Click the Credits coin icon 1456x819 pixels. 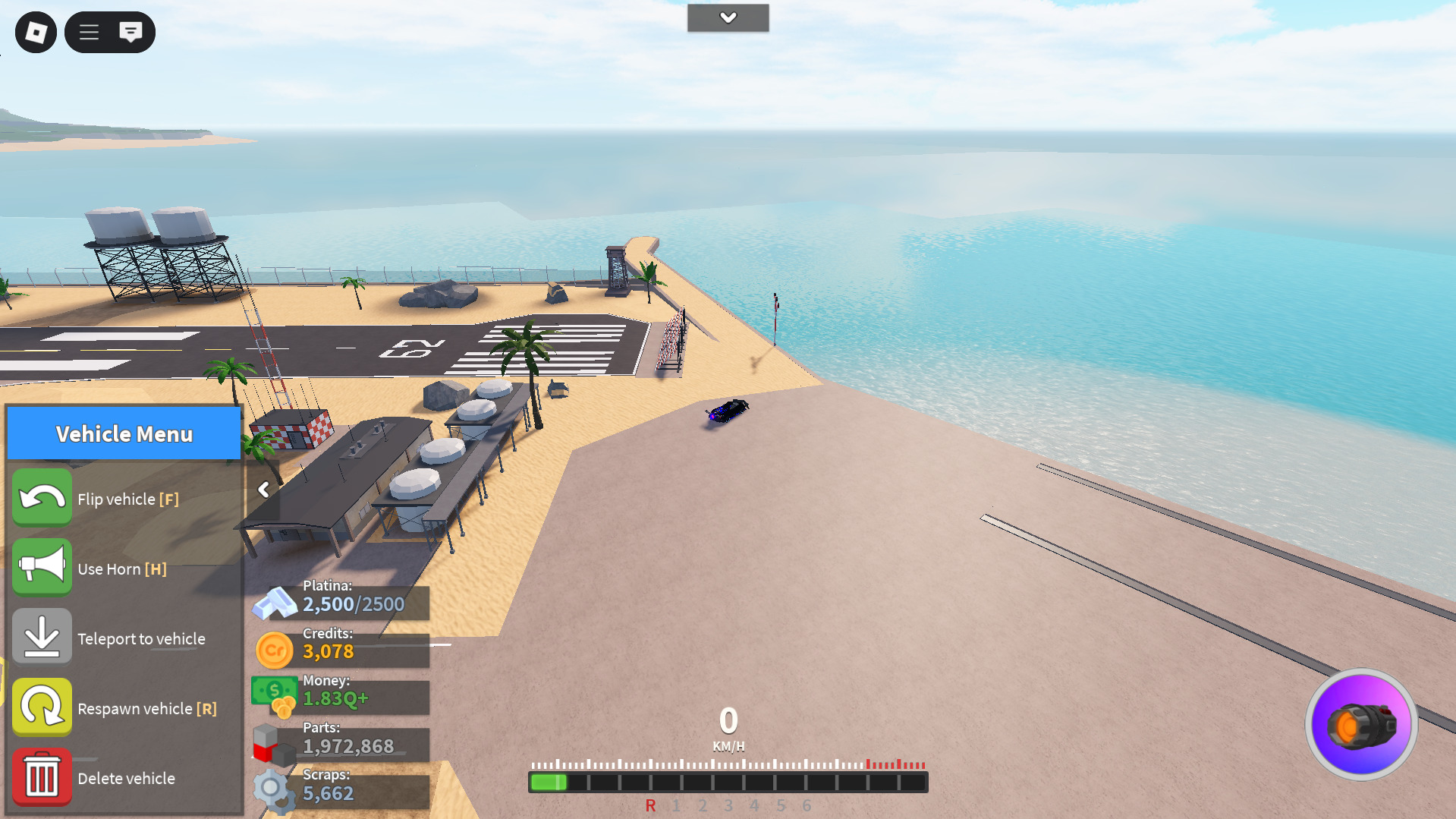pos(274,650)
